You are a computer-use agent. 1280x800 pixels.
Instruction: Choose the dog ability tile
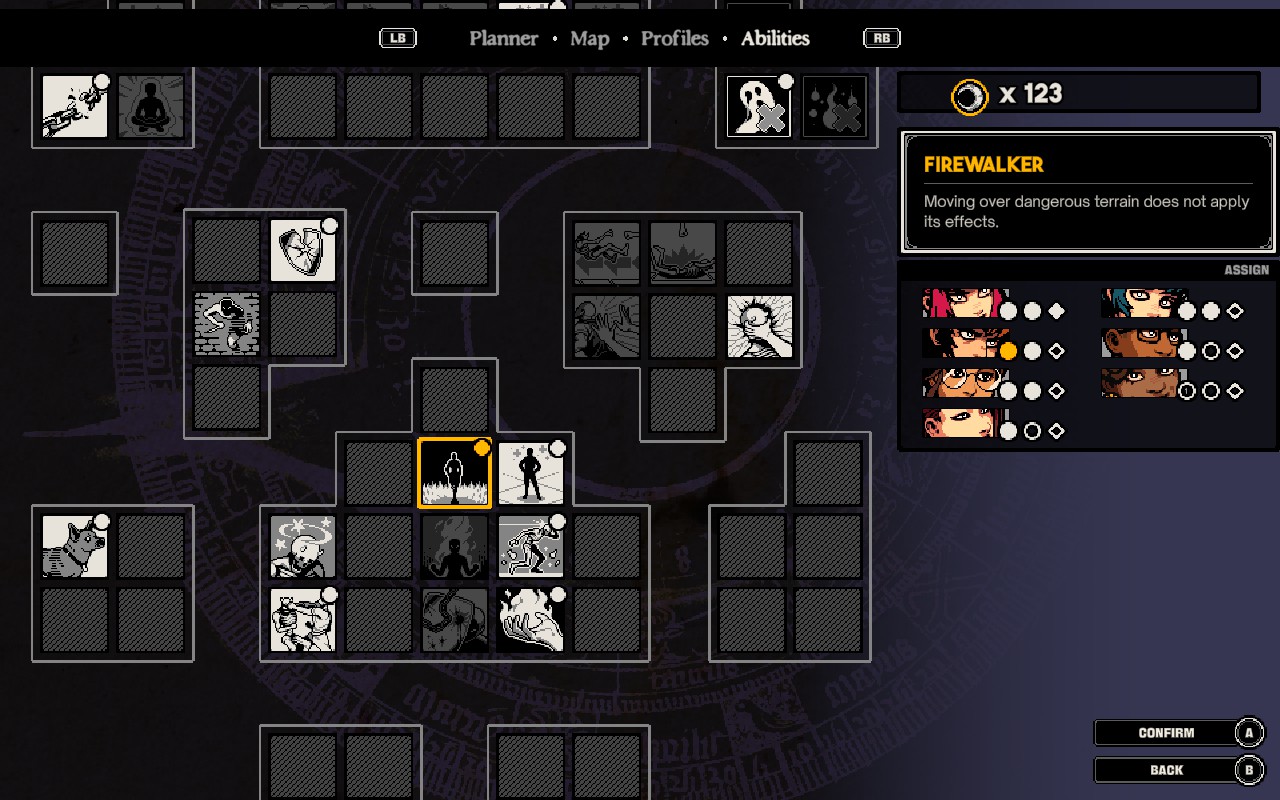pos(75,546)
